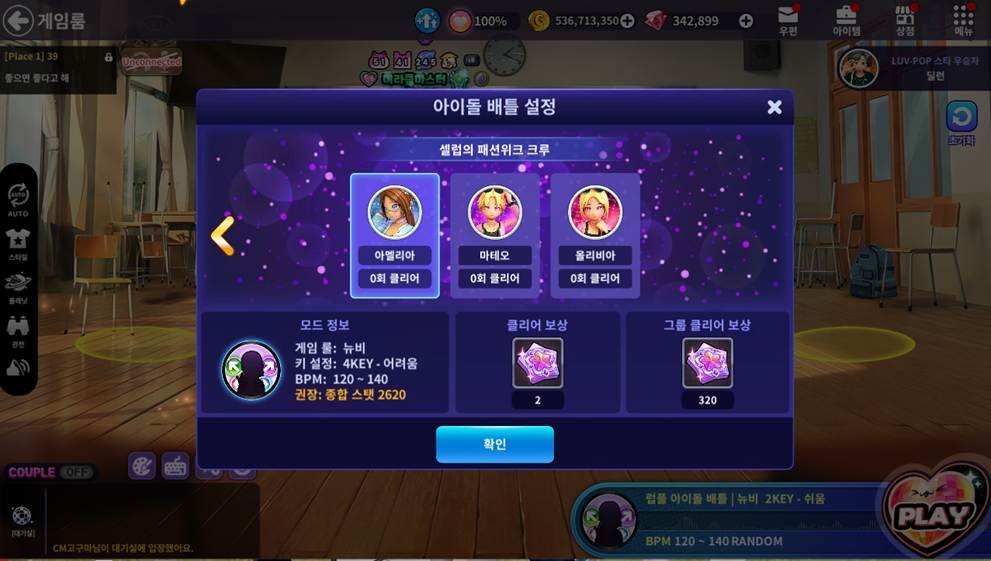Open the 아이템 inventory
The image size is (991, 561).
[846, 19]
